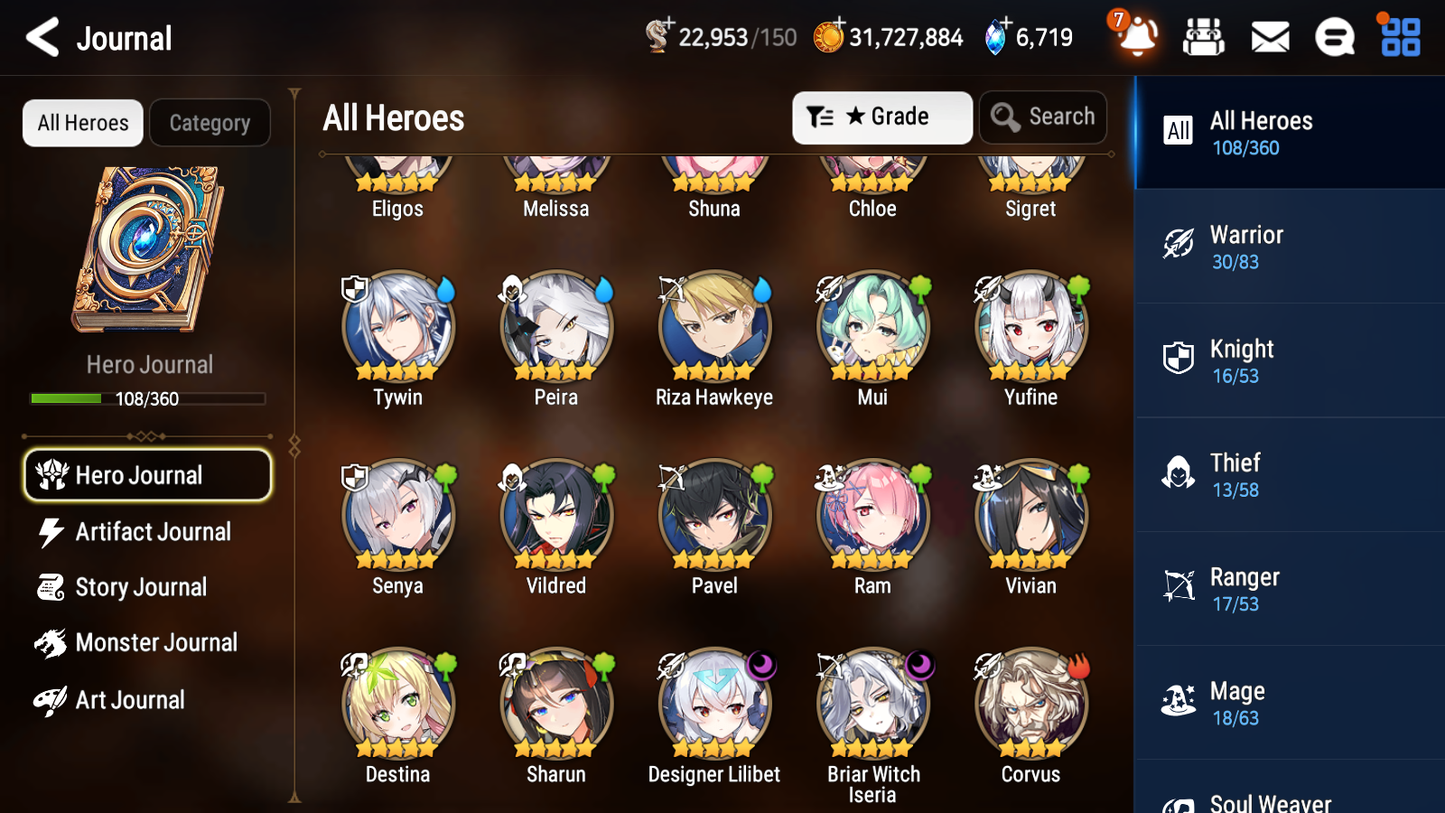Open the mail inbox icon
The height and width of the screenshot is (813, 1445).
1269,36
